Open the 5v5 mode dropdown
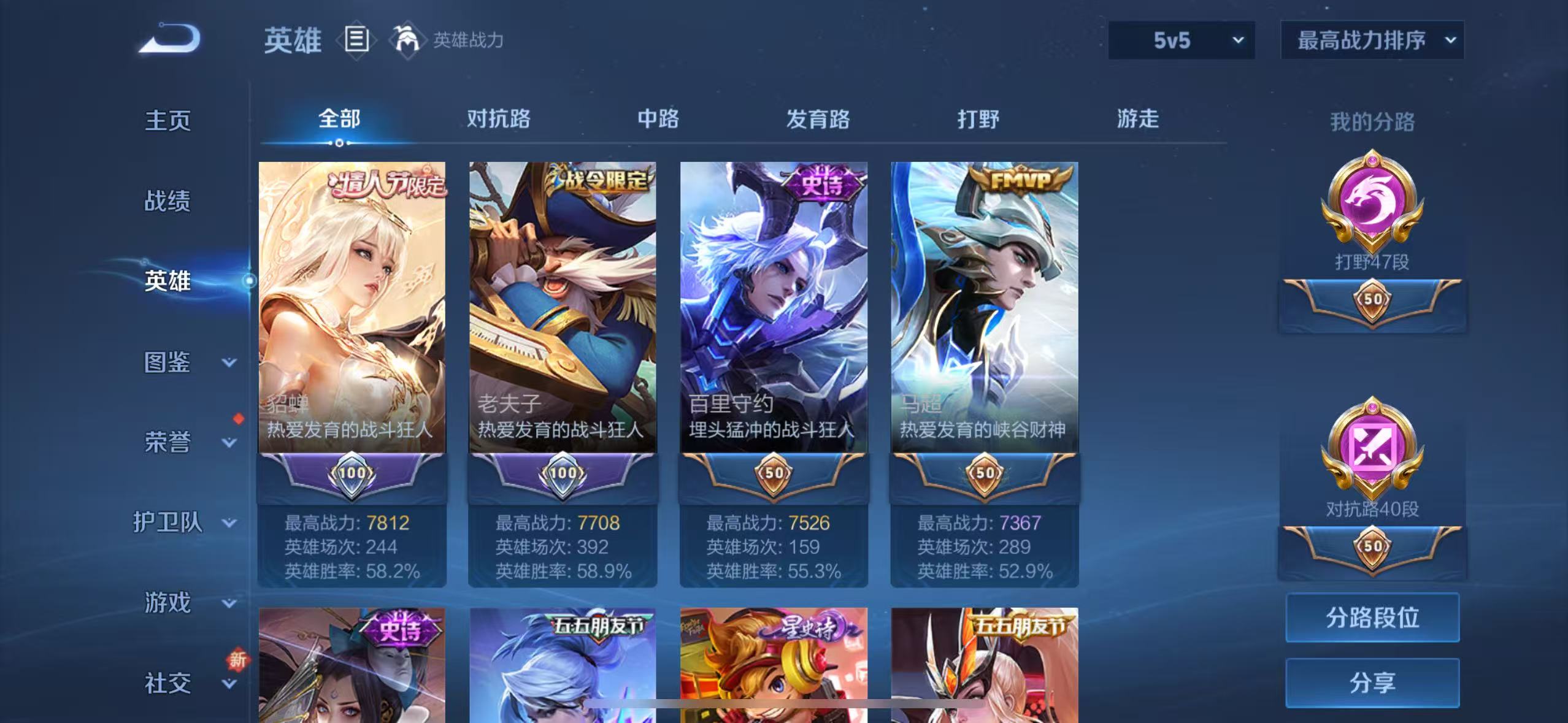The width and height of the screenshot is (1568, 723). click(1181, 40)
